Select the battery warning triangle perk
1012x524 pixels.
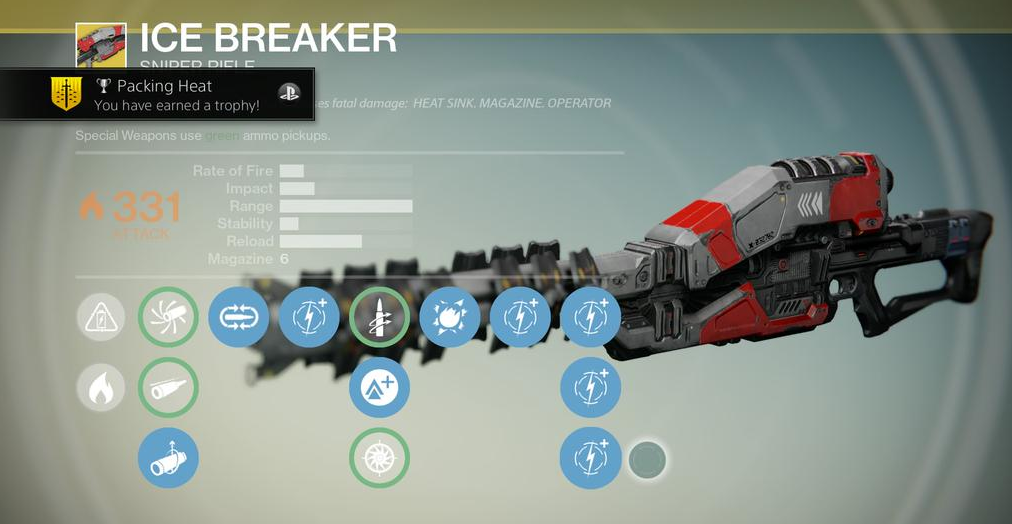coord(101,318)
